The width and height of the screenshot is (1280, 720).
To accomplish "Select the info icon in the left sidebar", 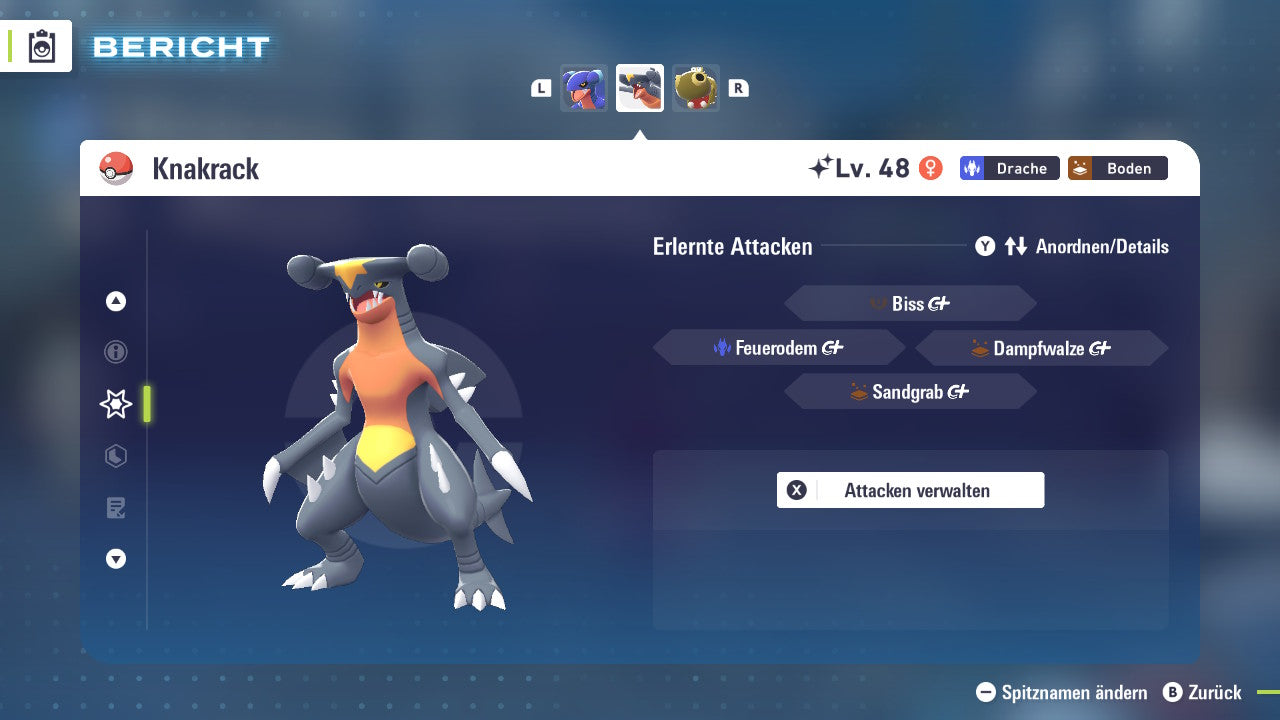I will pos(115,352).
